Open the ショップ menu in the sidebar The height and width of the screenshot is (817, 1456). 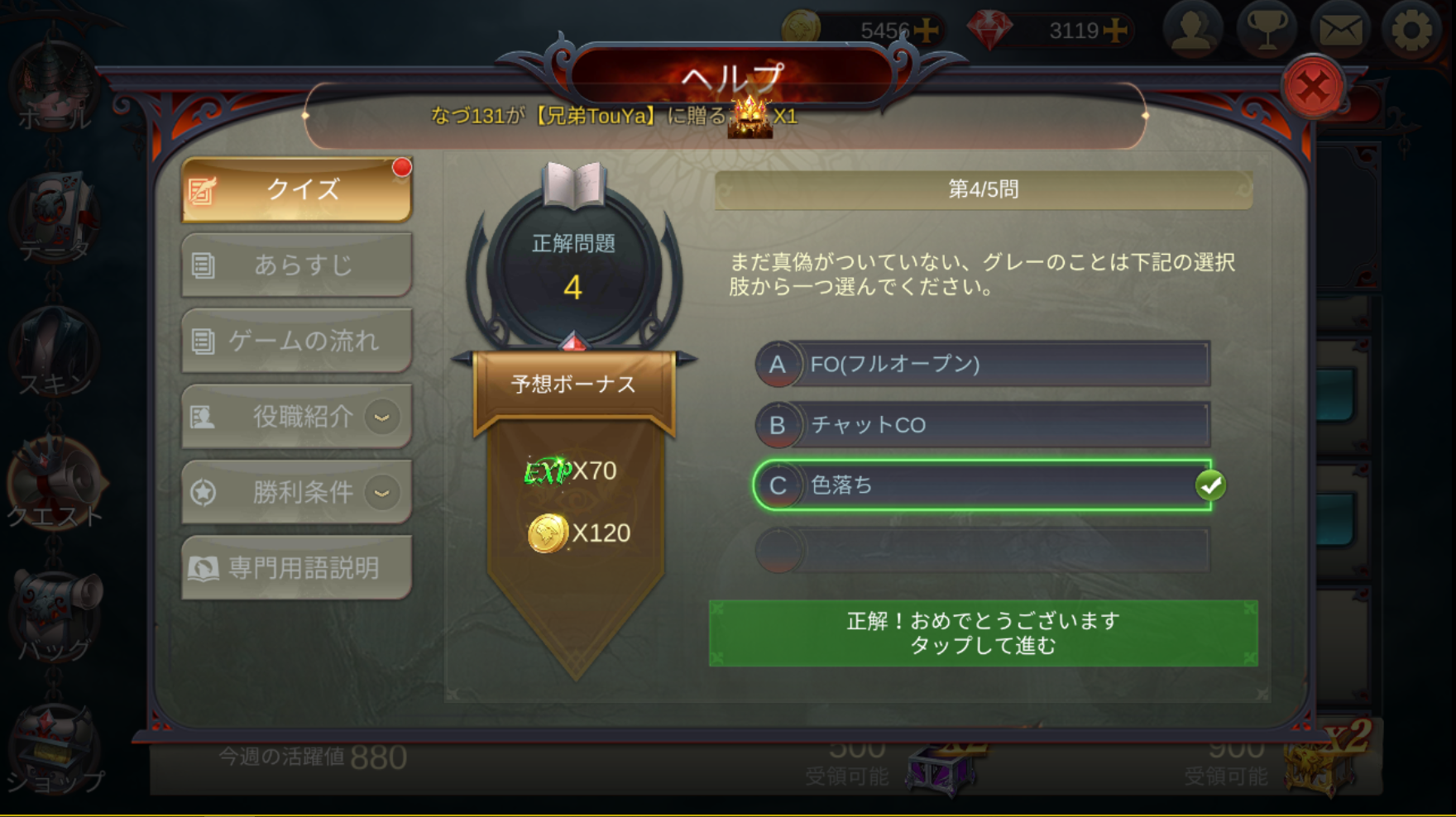tap(55, 752)
